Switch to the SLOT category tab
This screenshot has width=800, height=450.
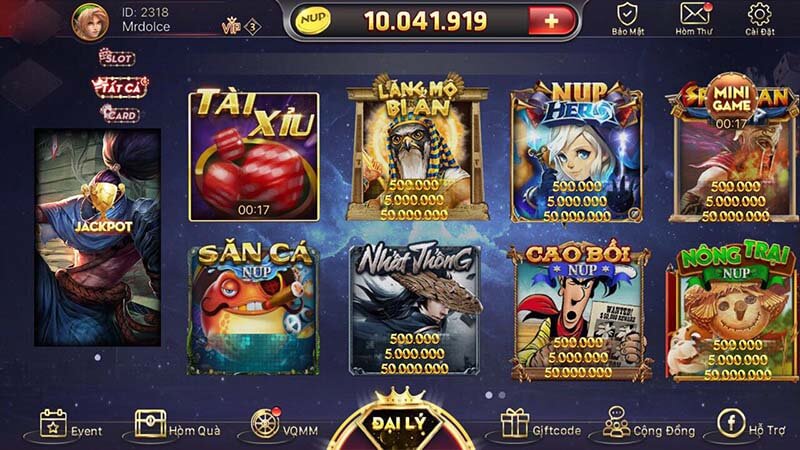(x=116, y=58)
